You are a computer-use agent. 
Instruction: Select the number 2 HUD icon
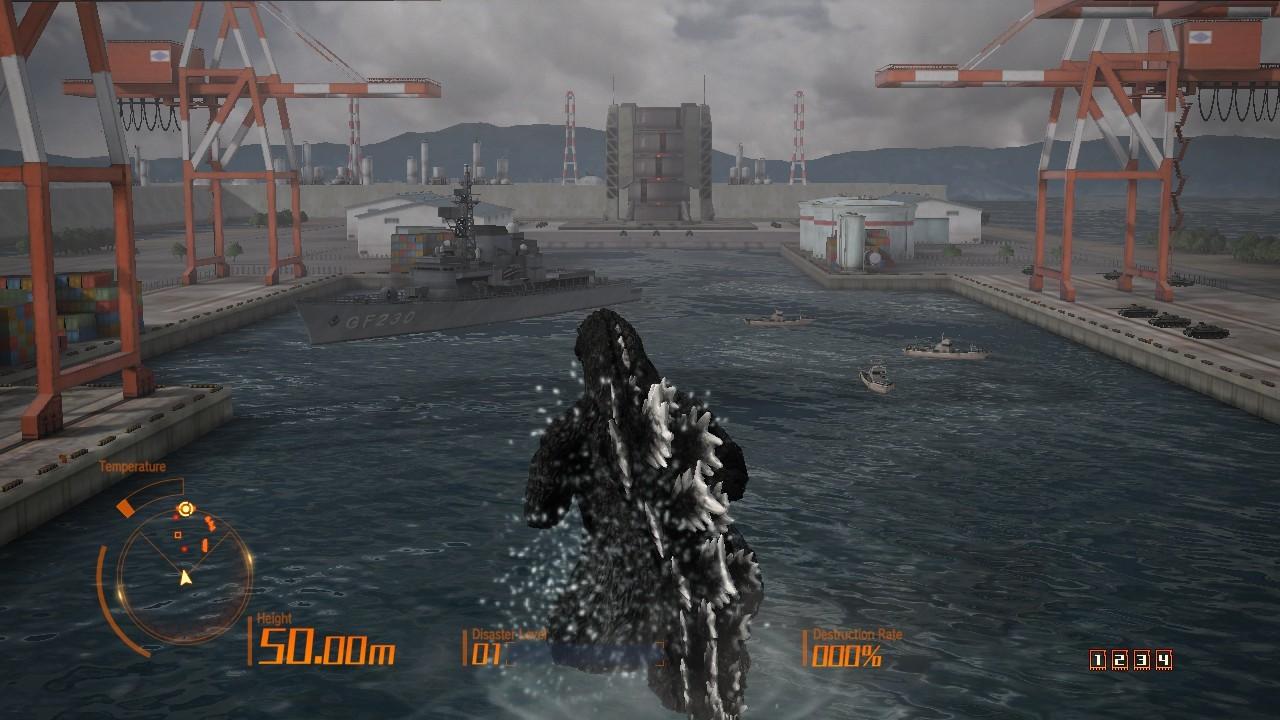(1118, 660)
